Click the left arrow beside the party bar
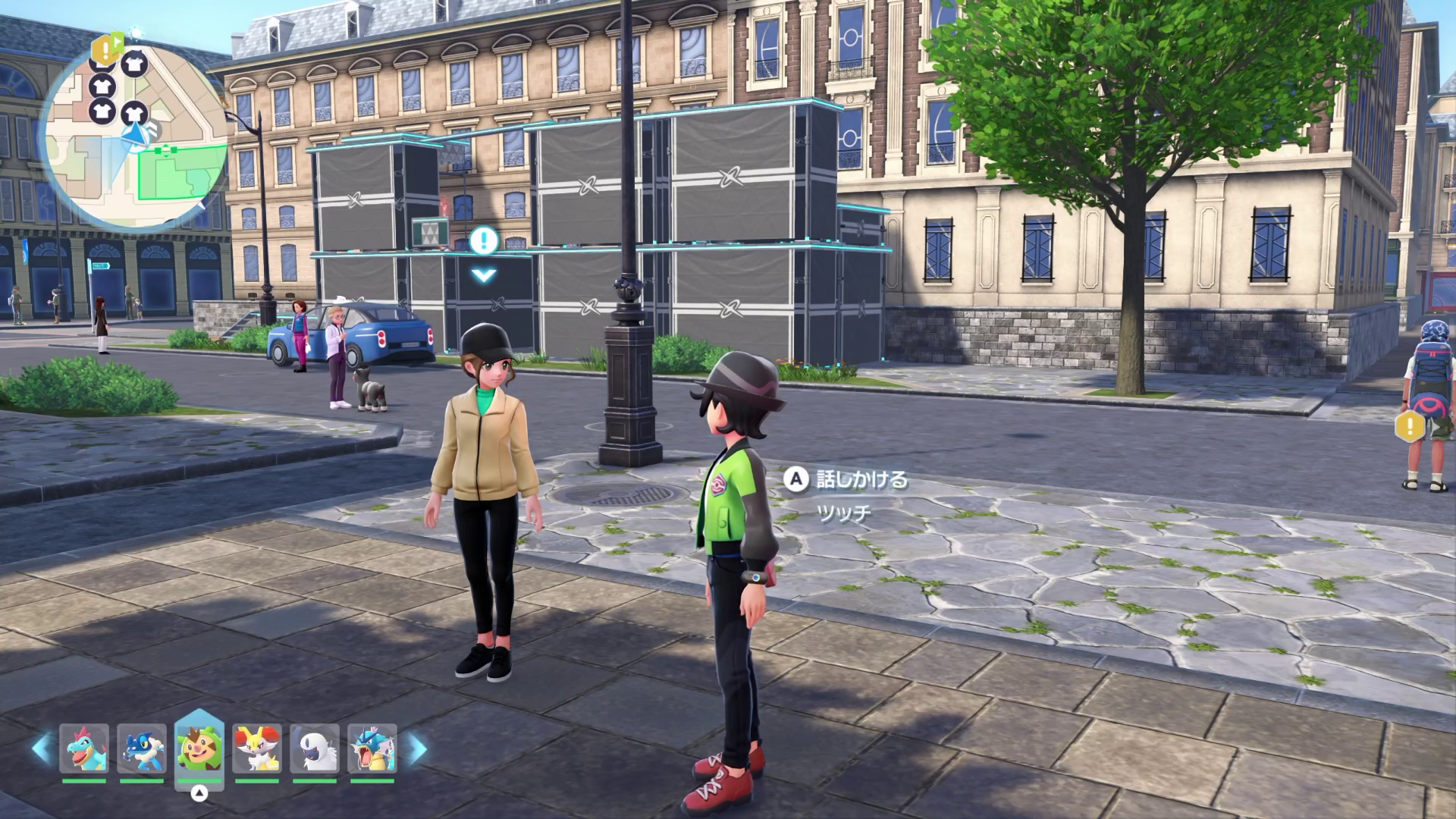The image size is (1456, 819). (41, 748)
